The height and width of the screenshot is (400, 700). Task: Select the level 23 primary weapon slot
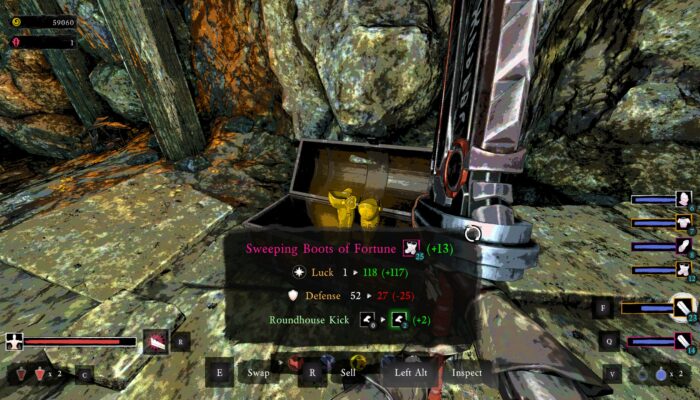(683, 307)
